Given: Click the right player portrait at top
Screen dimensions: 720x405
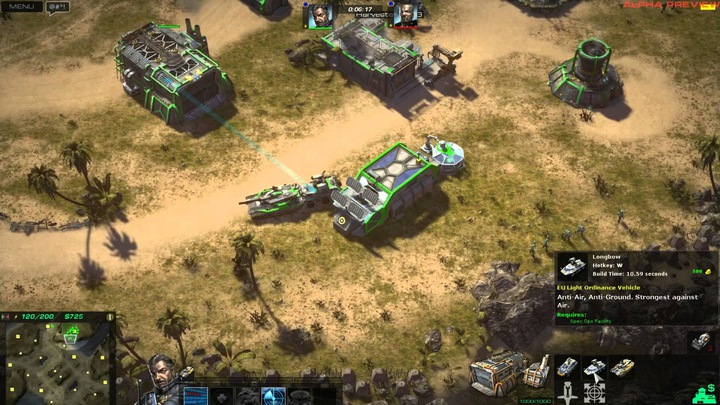Looking at the screenshot, I should [403, 15].
